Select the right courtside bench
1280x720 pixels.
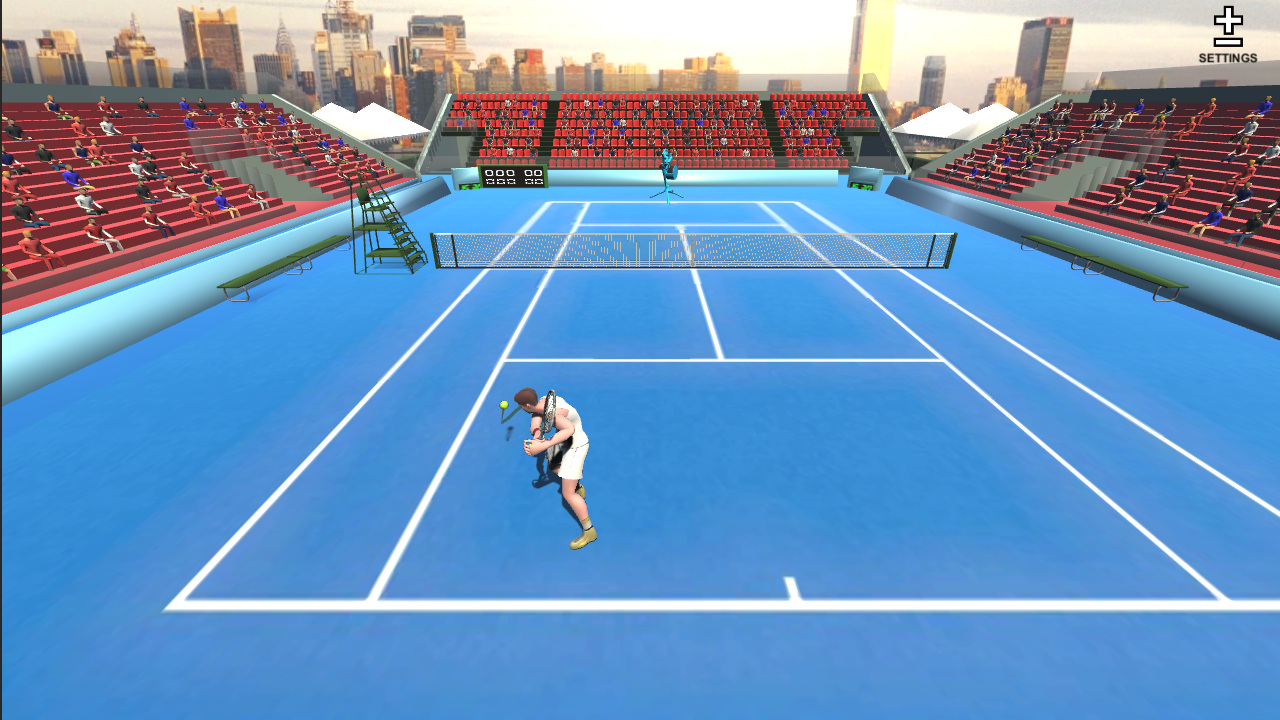[x=1105, y=270]
